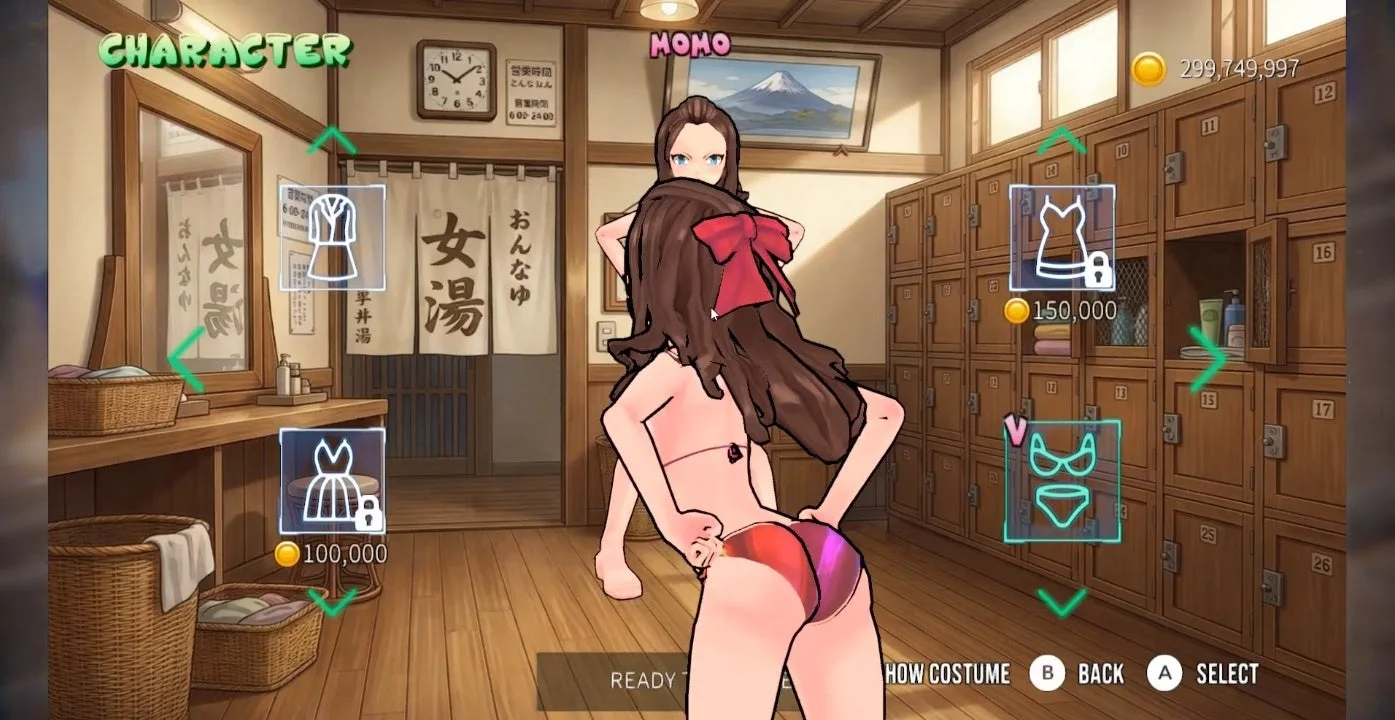Click the coin icon next to 100,000 price
Image resolution: width=1395 pixels, height=720 pixels.
tap(287, 552)
